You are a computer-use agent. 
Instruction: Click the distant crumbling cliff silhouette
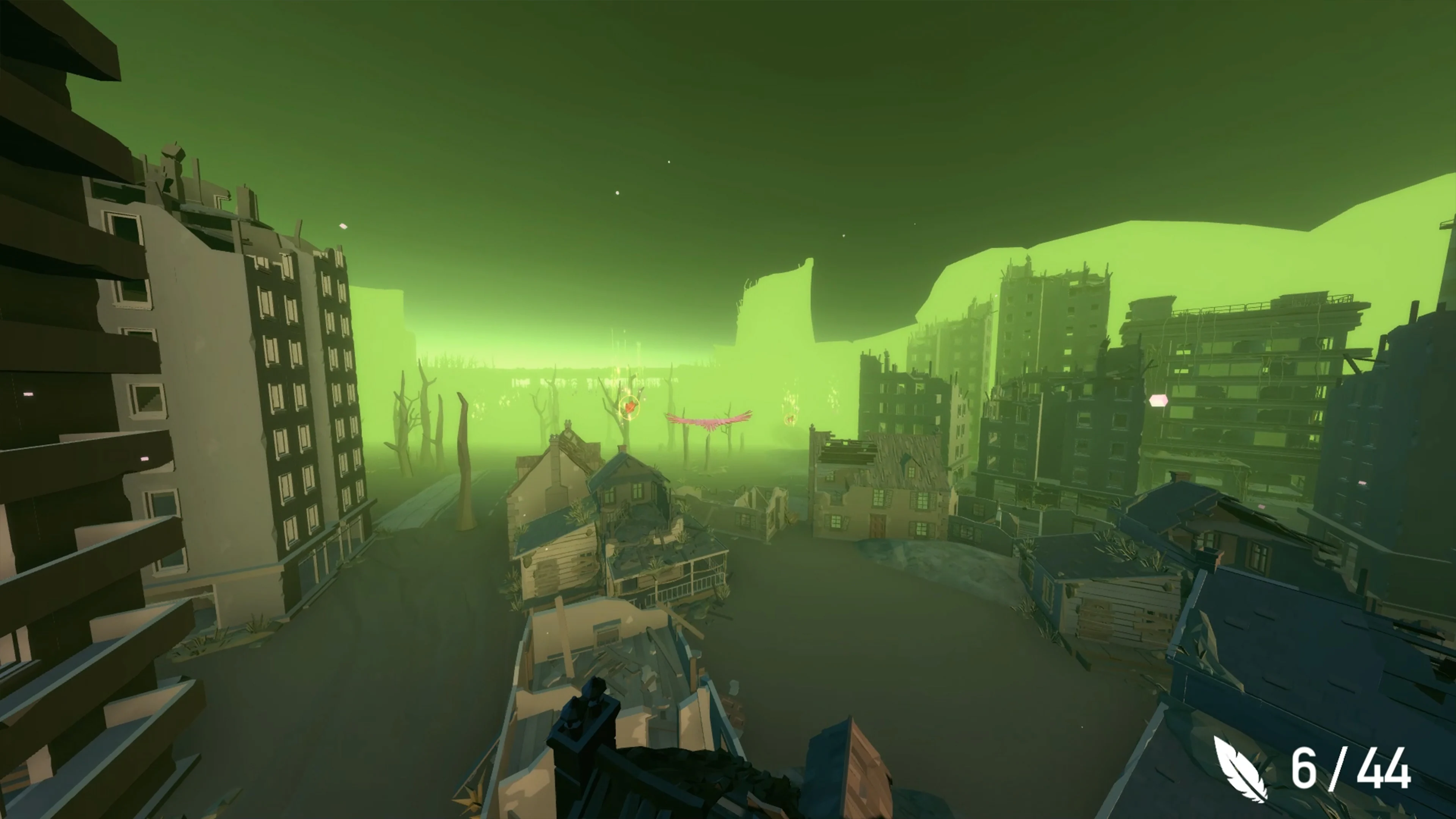(780, 311)
